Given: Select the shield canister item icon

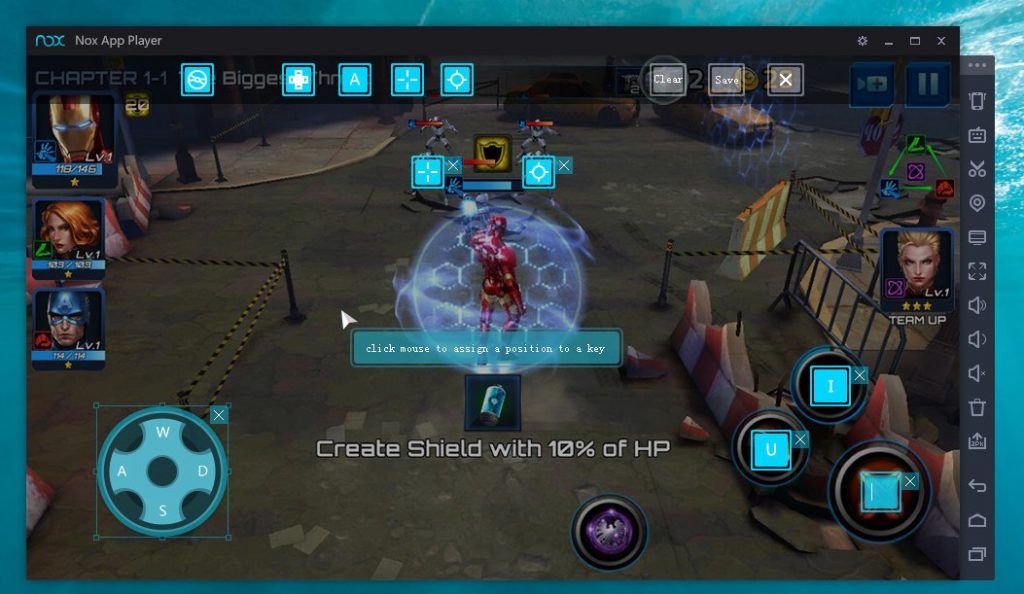Looking at the screenshot, I should click(492, 403).
